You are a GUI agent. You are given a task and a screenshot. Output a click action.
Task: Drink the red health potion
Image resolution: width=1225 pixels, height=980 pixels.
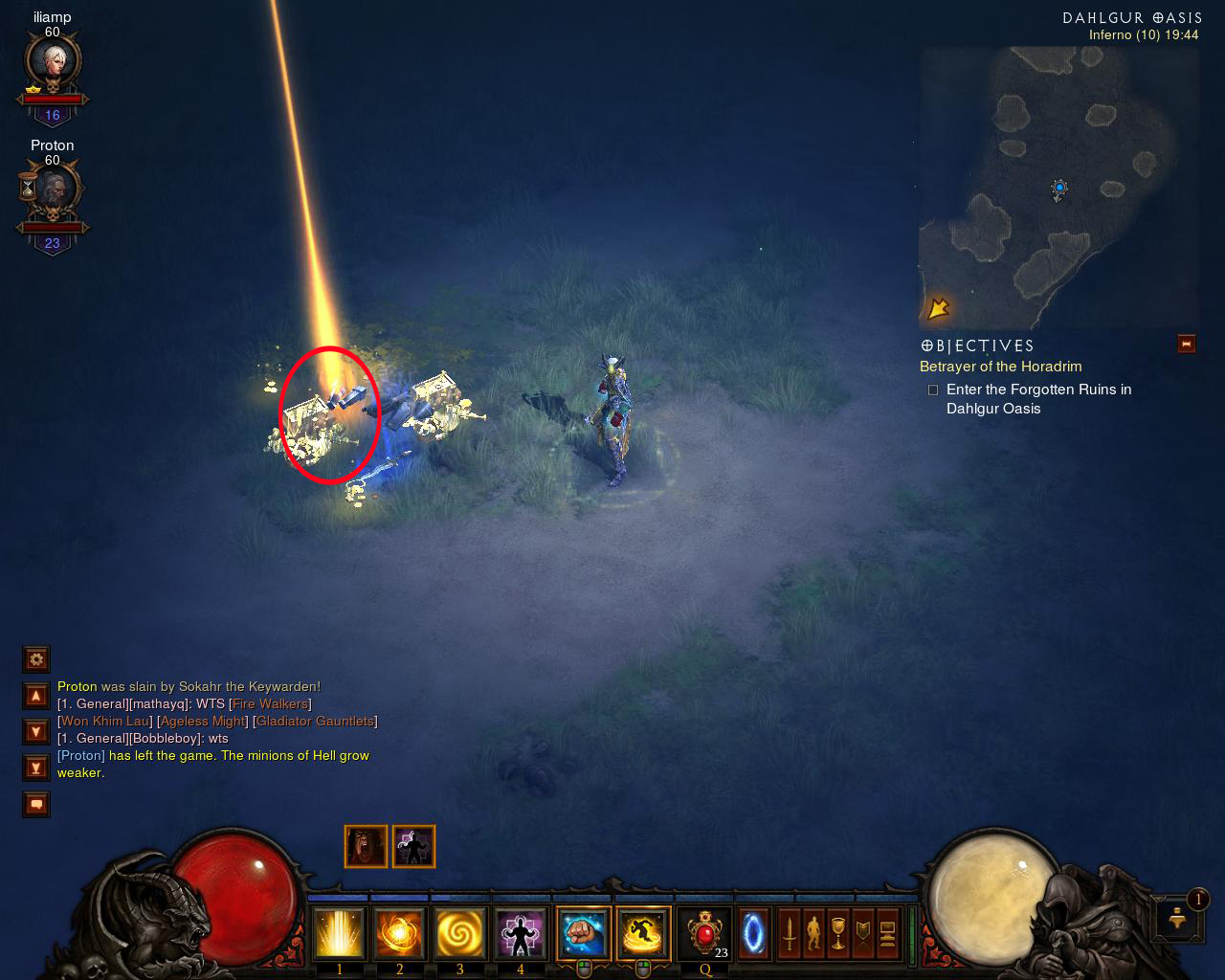704,934
